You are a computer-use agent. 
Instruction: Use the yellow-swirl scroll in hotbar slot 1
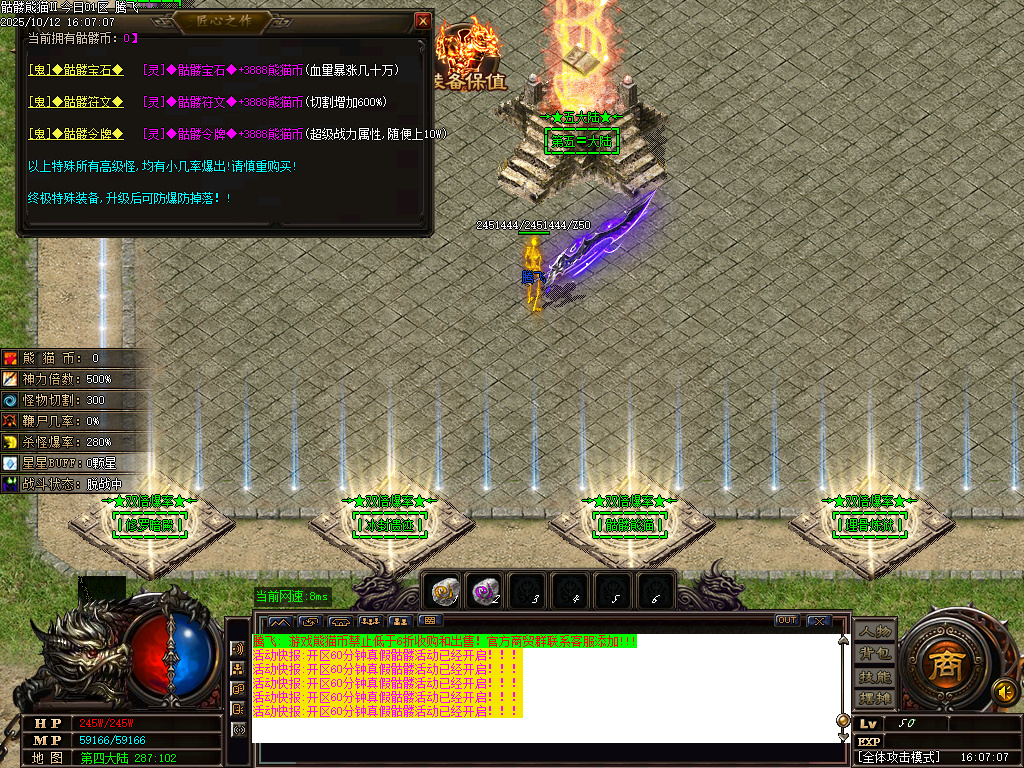pyautogui.click(x=443, y=592)
